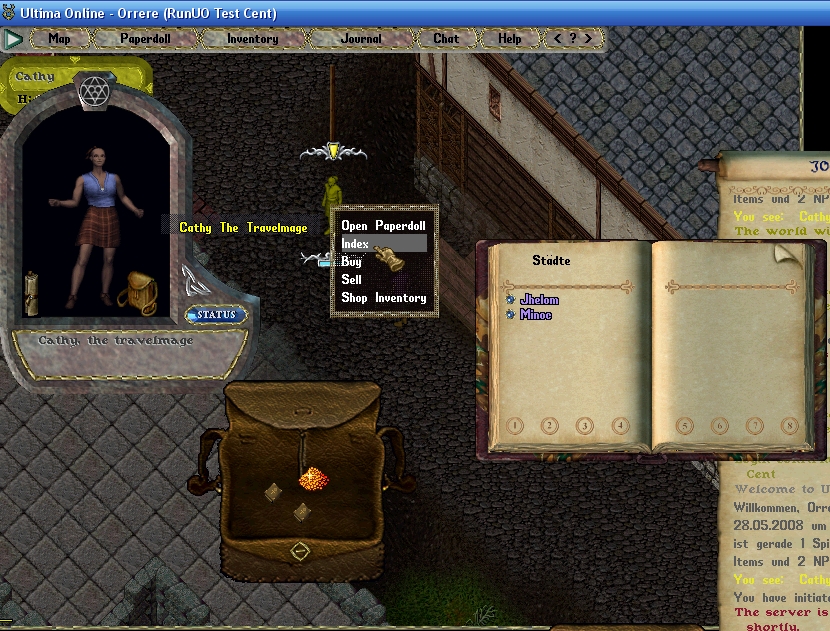This screenshot has width=830, height=631.
Task: Choose Buy from the vendor menu
Action: 351,262
